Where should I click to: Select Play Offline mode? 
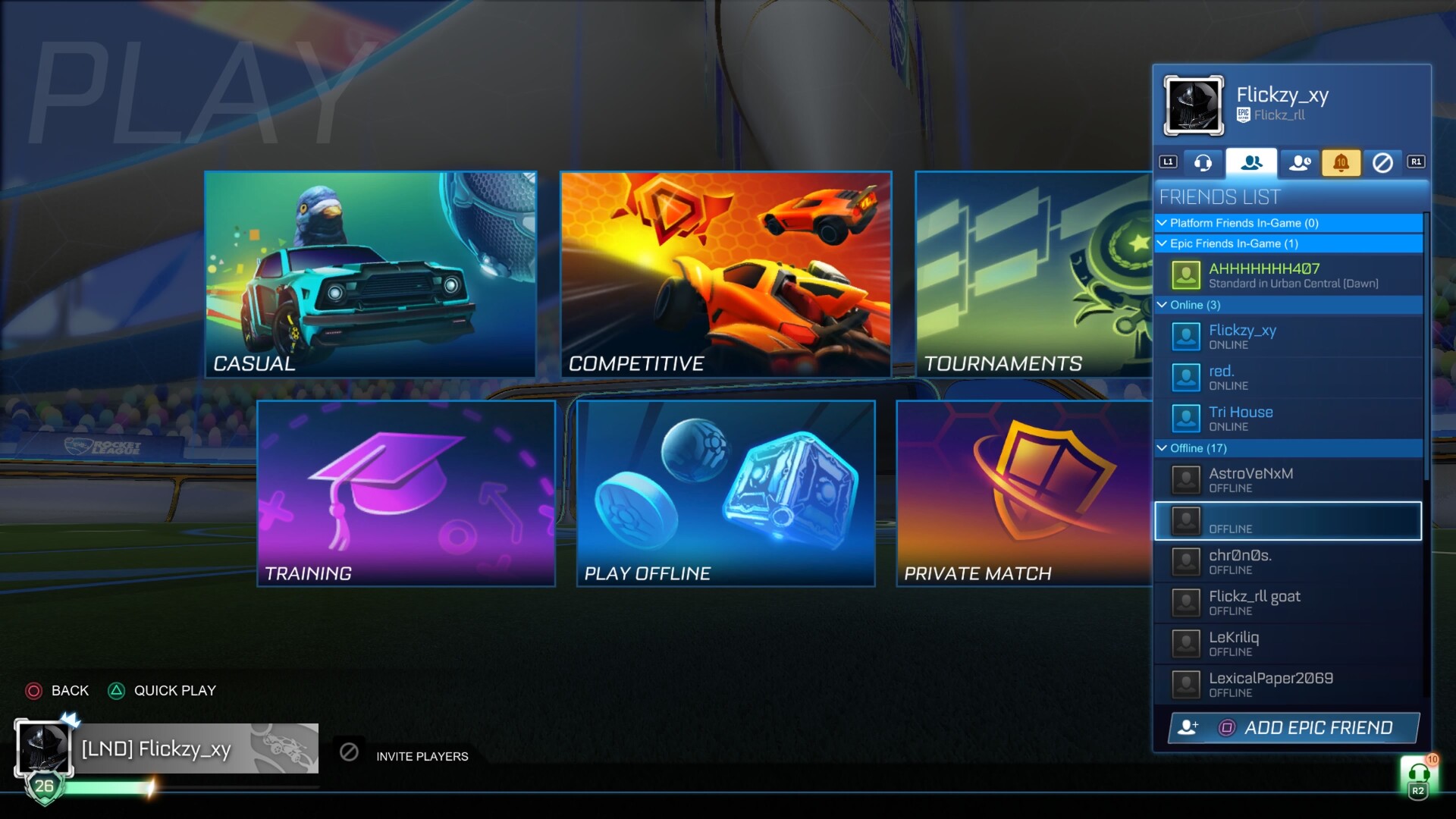[x=726, y=493]
